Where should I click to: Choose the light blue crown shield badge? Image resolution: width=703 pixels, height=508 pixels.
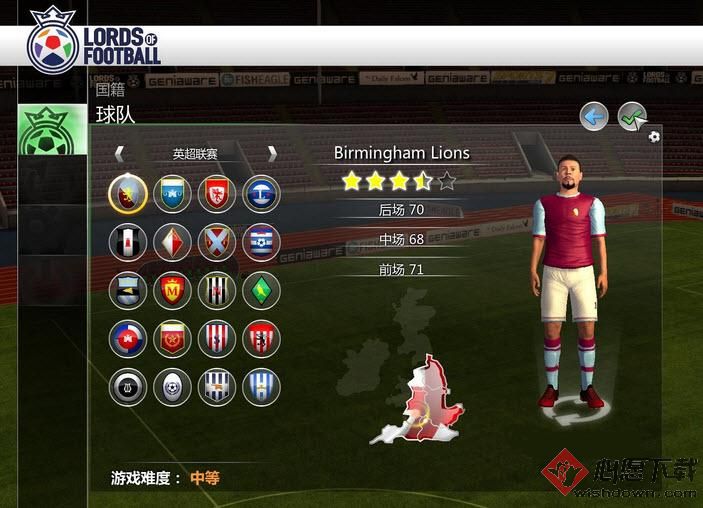click(x=172, y=193)
